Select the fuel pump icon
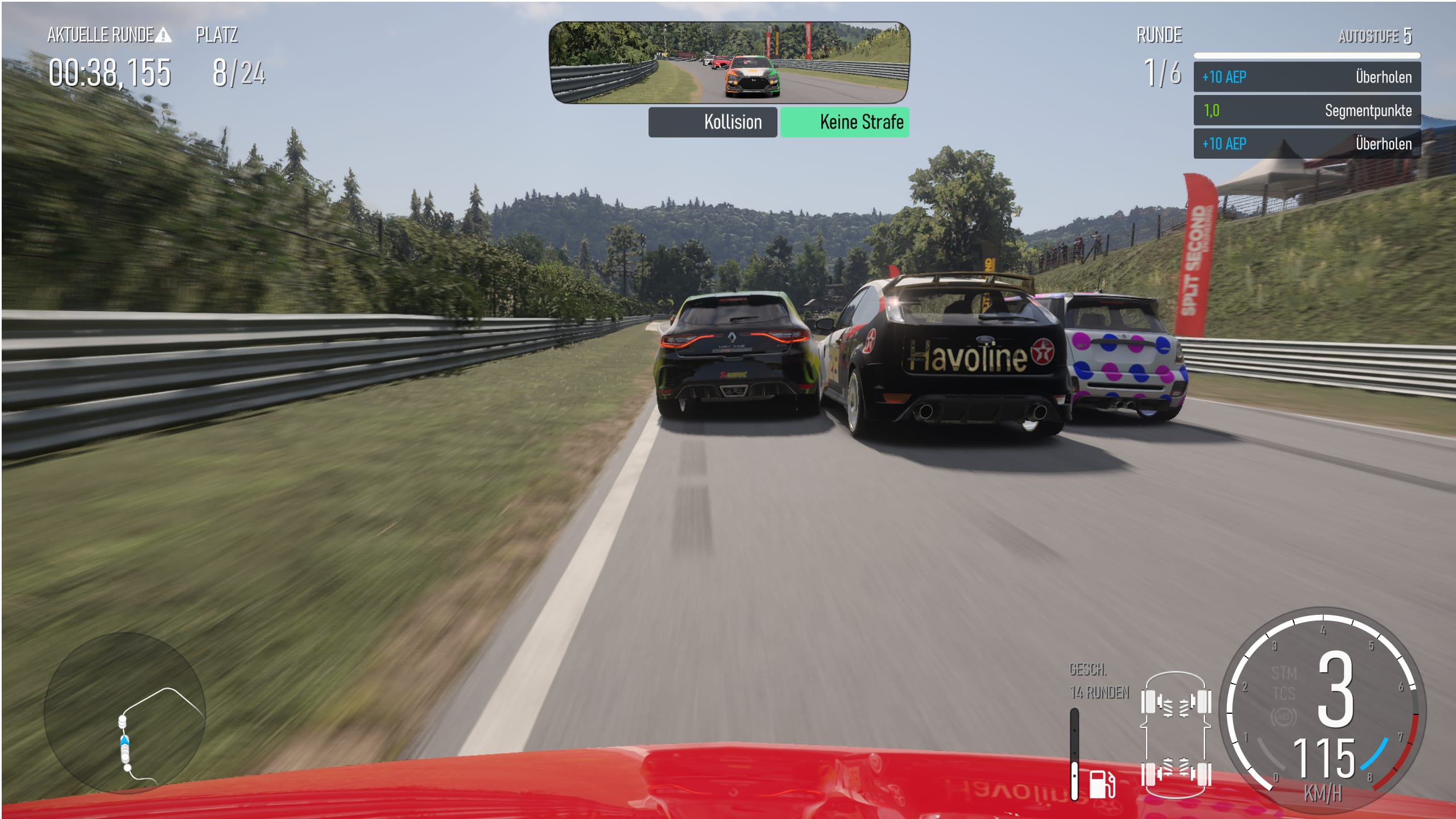1456x819 pixels. tap(1102, 784)
